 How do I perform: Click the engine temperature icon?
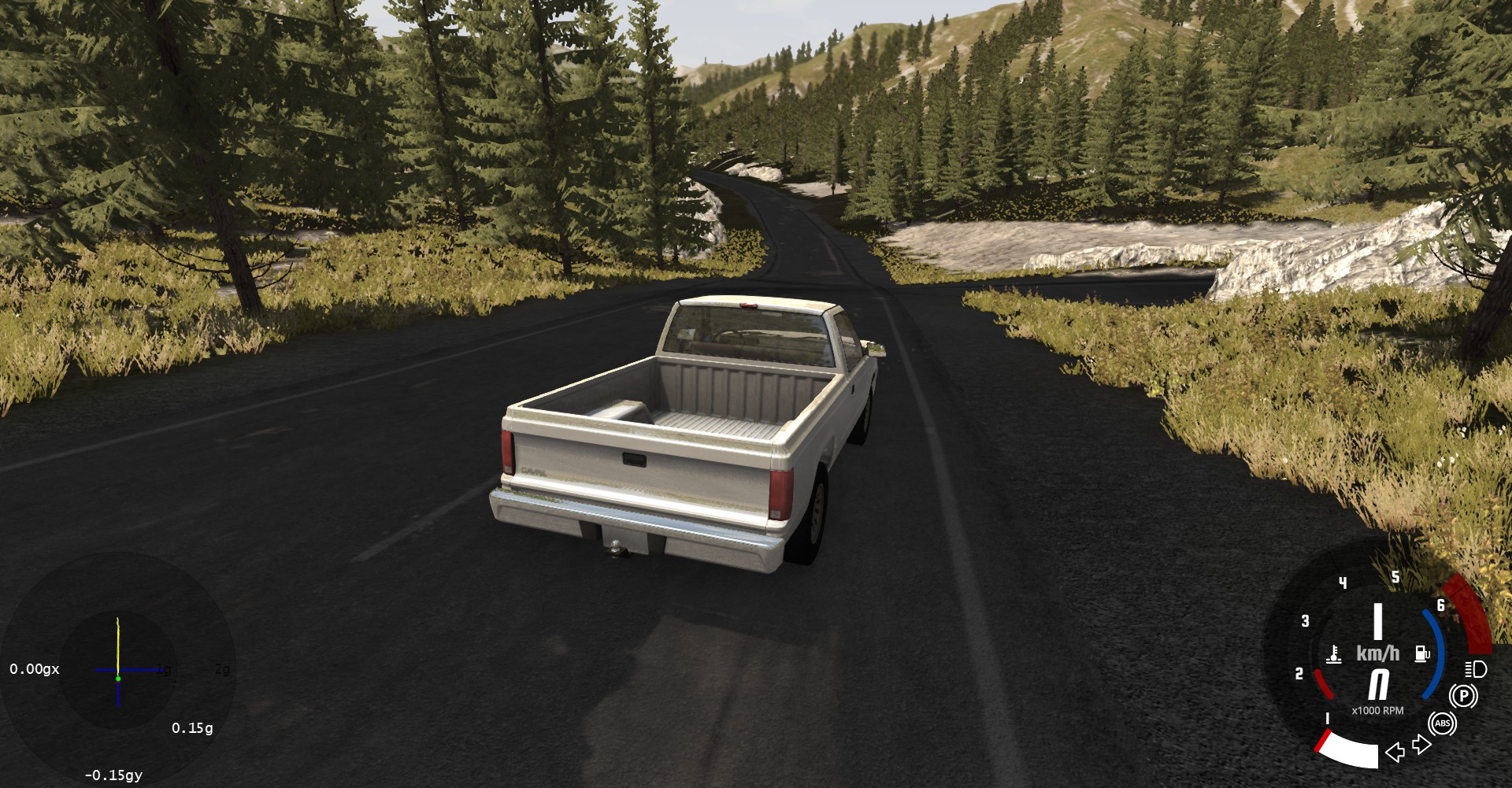(x=1334, y=654)
